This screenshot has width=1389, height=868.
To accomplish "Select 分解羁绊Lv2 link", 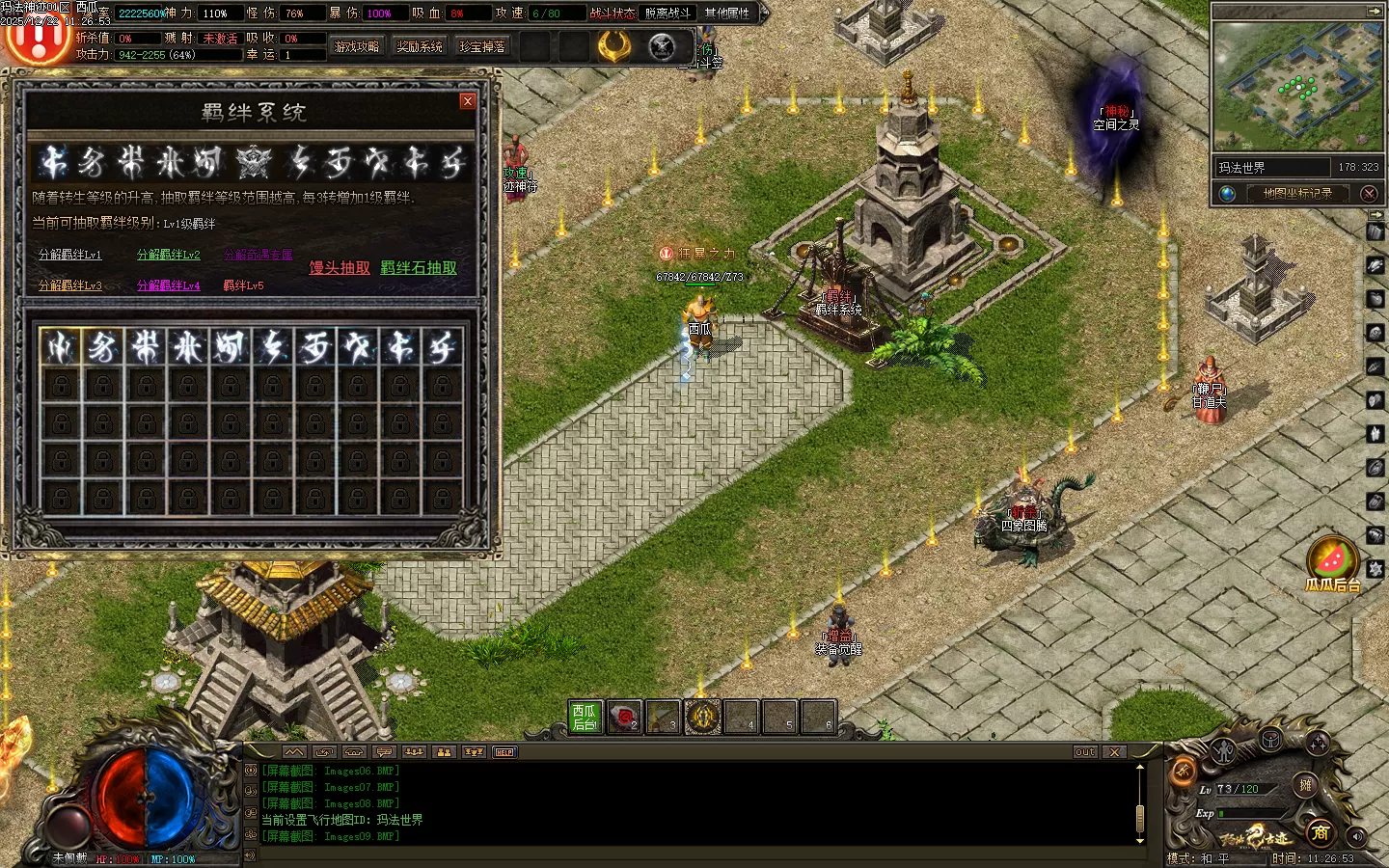I will pyautogui.click(x=169, y=255).
